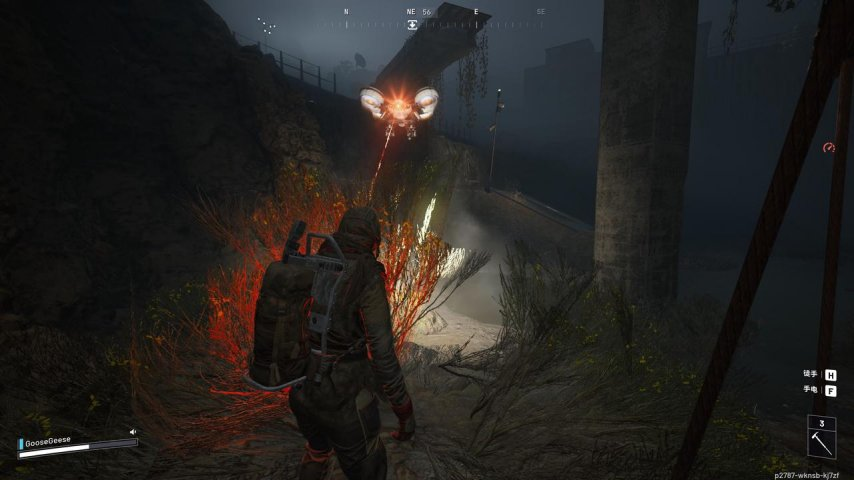854x480 pixels.
Task: Click the GooseGeese player name tag
Action: (48, 441)
